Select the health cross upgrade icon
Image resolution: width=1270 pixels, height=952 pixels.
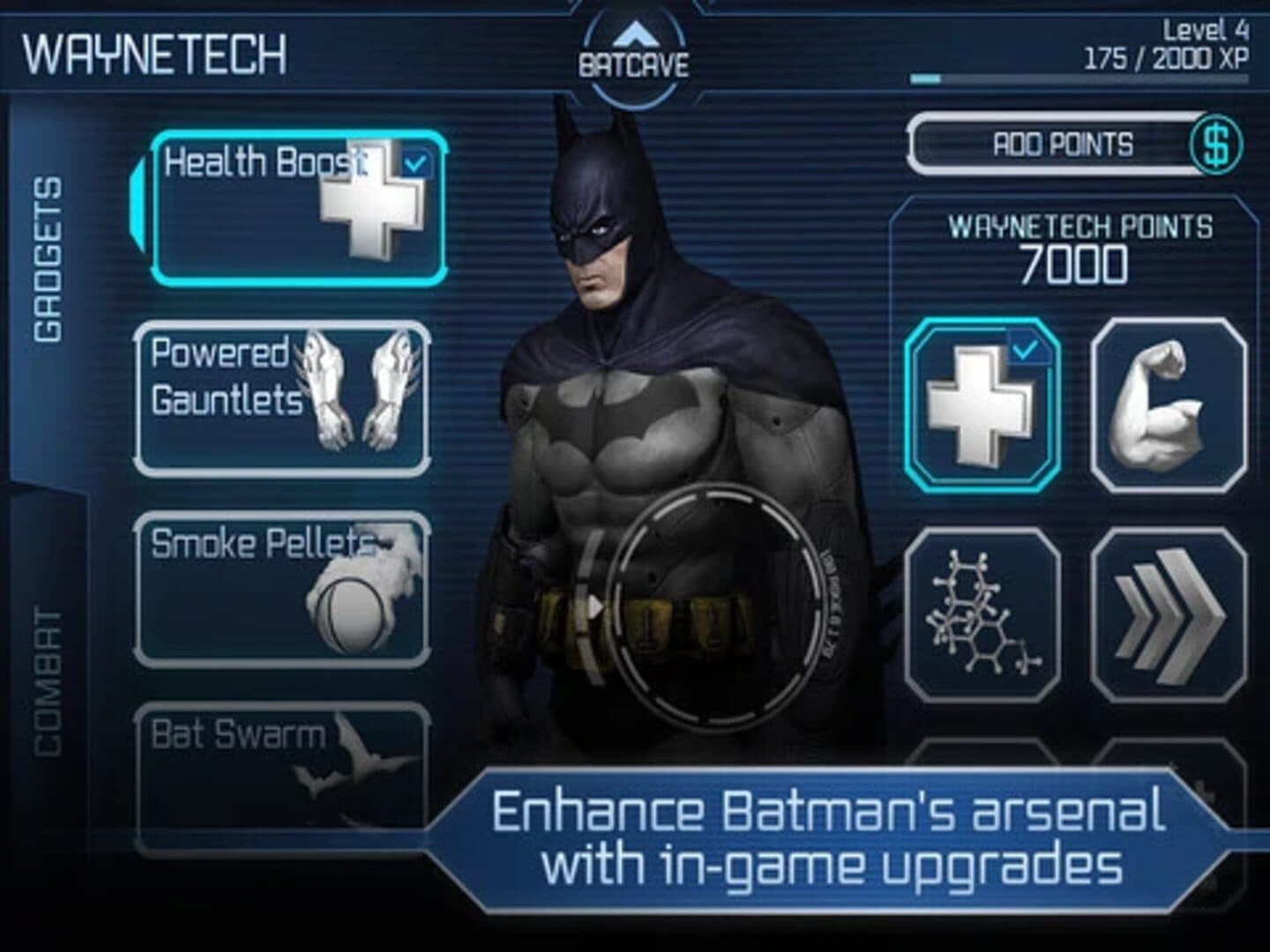979,405
